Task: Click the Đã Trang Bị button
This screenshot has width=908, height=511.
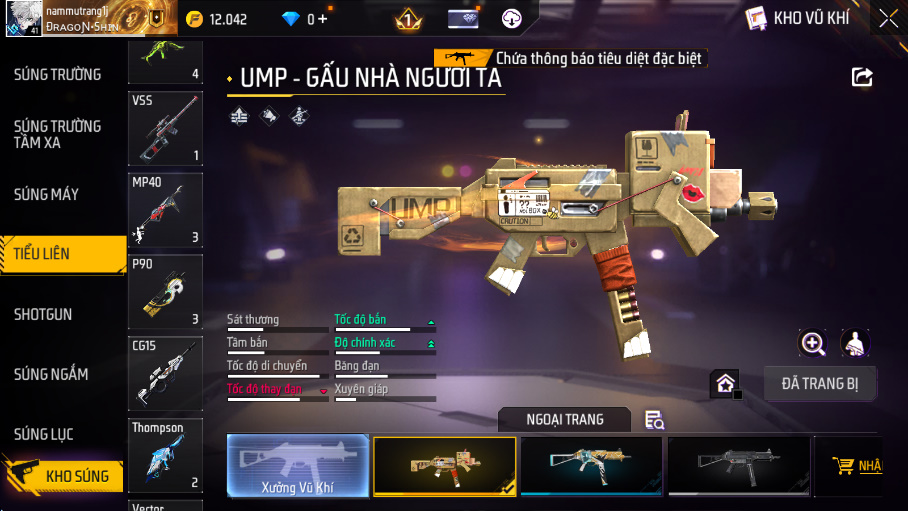Action: (x=820, y=383)
